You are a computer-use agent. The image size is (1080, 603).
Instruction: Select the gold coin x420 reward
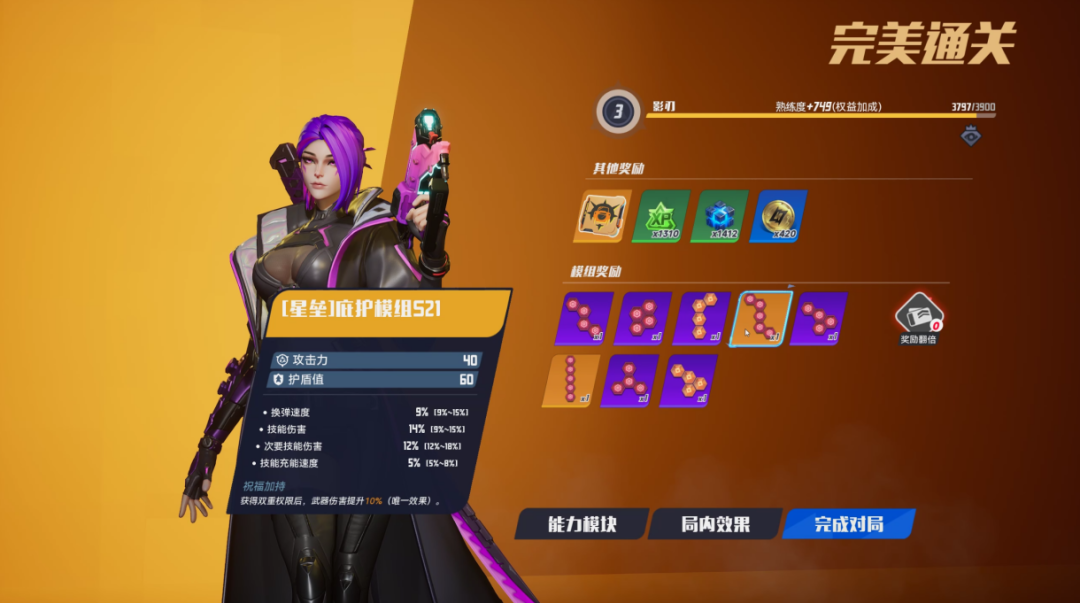(x=778, y=216)
